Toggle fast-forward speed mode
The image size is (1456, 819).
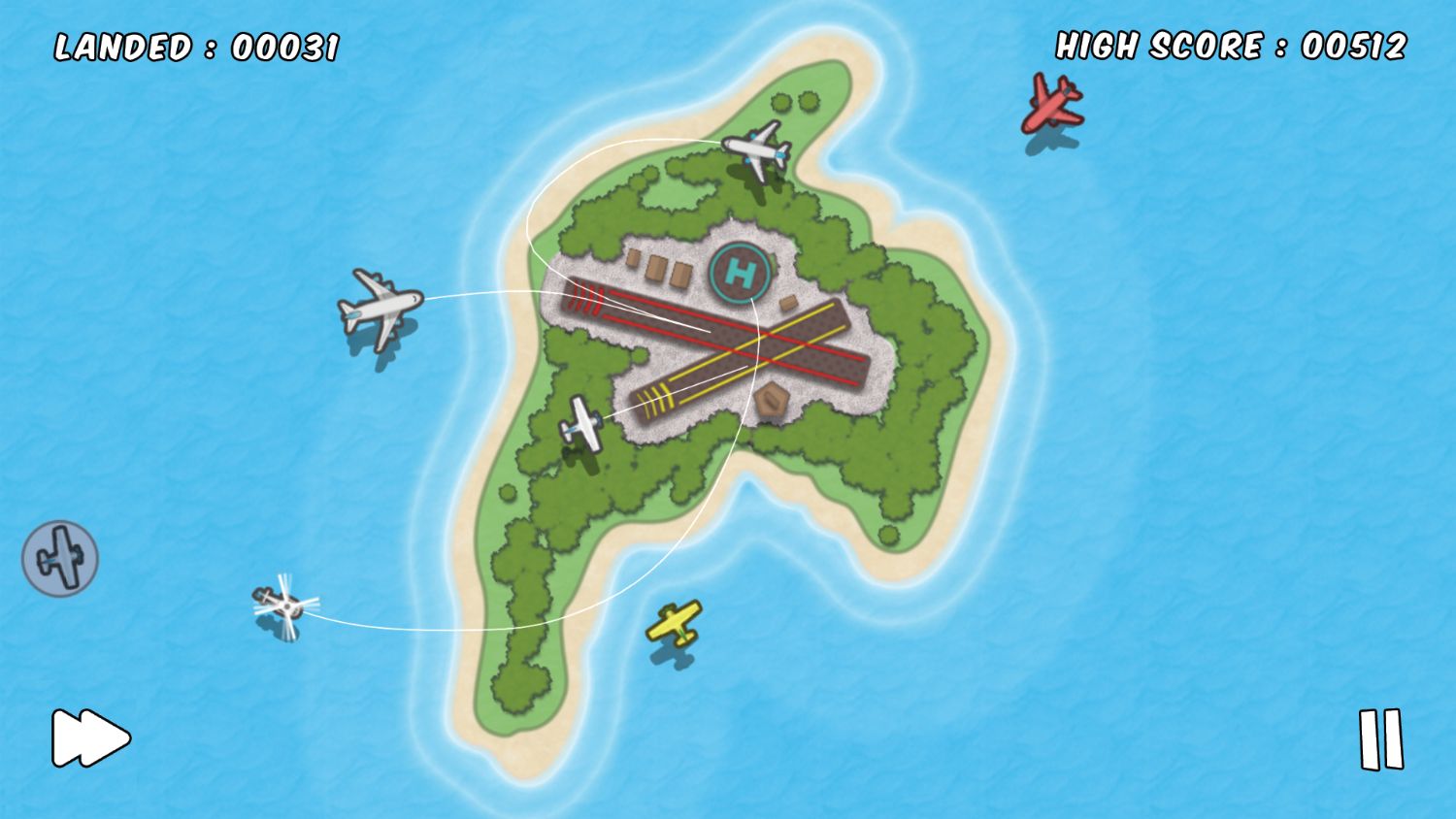tap(90, 738)
